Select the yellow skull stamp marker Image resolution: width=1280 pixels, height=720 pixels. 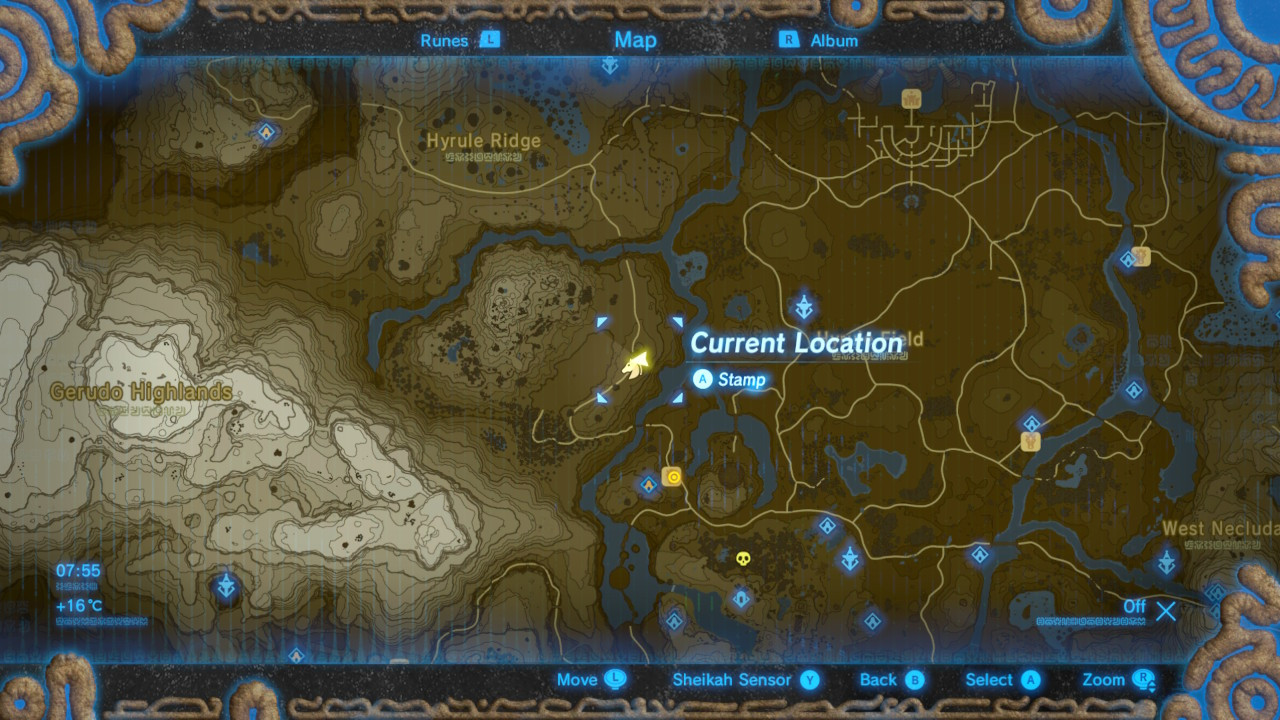point(743,559)
